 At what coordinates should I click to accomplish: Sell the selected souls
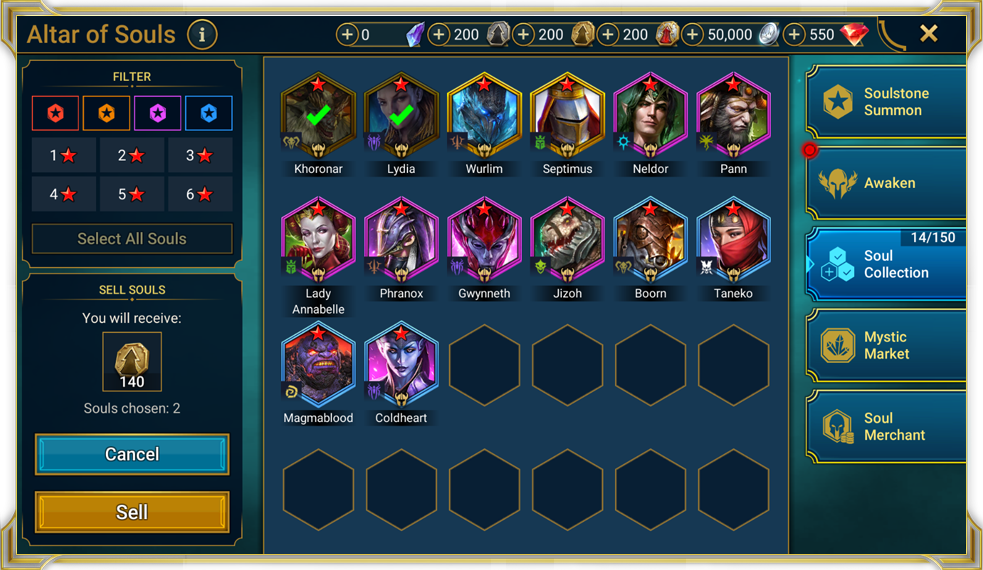(132, 512)
